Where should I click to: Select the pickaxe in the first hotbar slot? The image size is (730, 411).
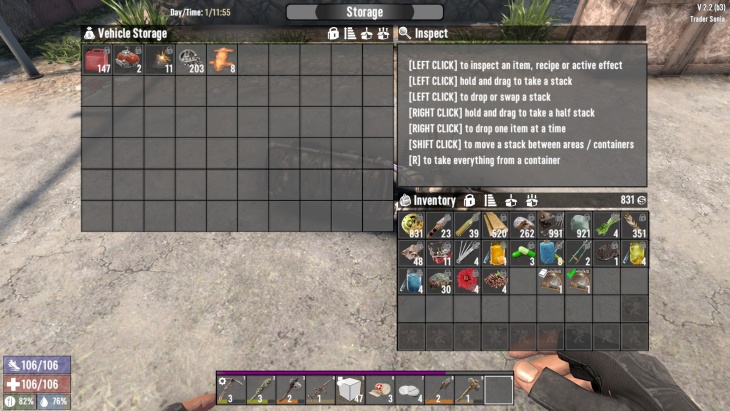tap(229, 389)
